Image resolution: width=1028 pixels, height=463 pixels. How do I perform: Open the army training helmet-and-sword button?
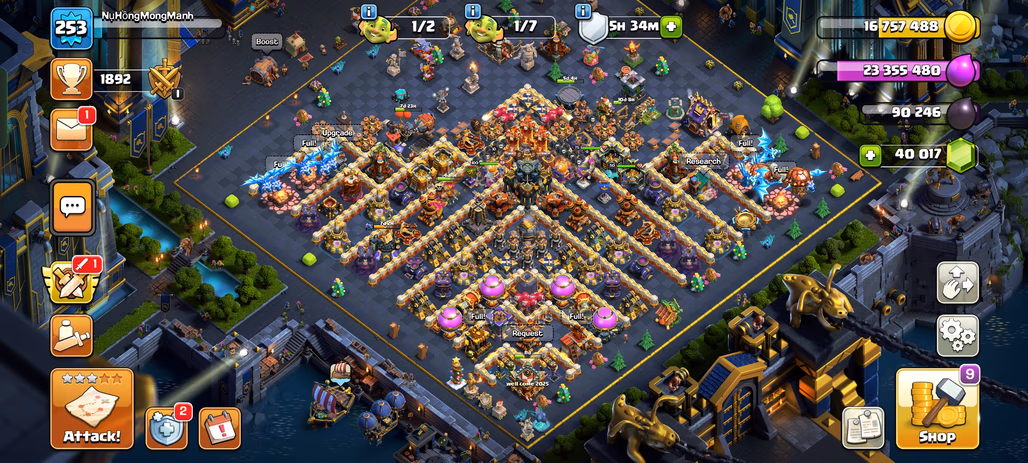(71, 336)
